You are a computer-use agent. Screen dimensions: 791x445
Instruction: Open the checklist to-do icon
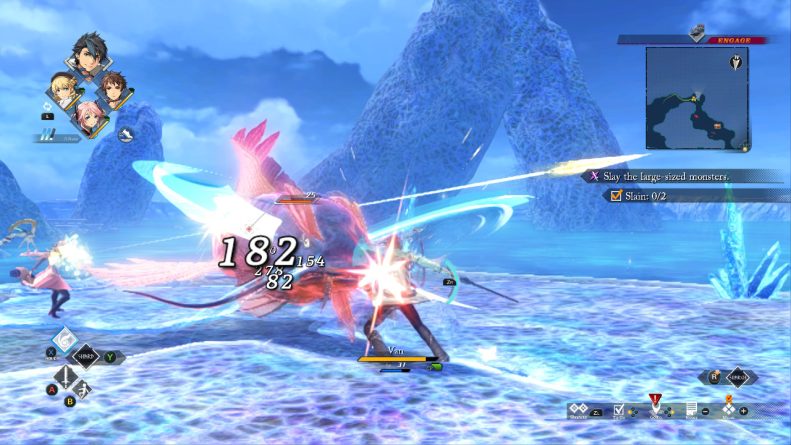click(x=620, y=410)
